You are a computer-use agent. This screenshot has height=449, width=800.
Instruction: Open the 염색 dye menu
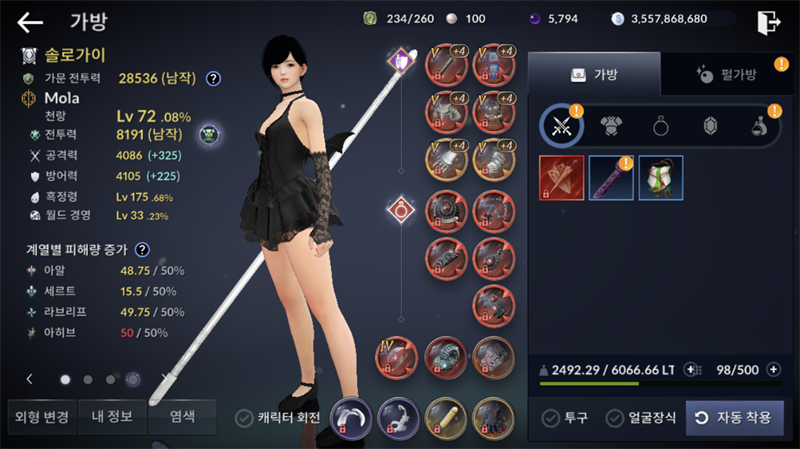tap(181, 417)
